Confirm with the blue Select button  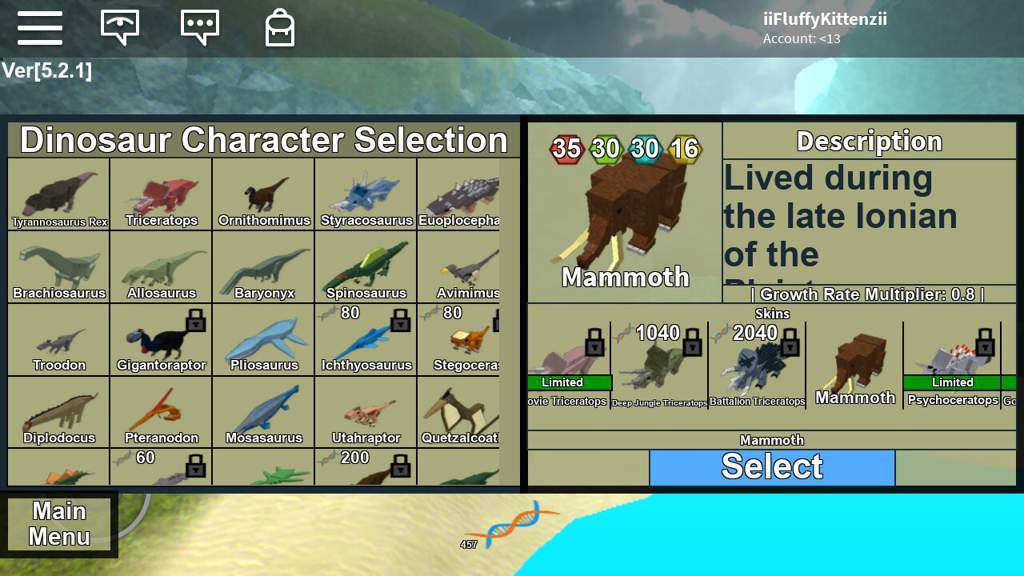[772, 467]
